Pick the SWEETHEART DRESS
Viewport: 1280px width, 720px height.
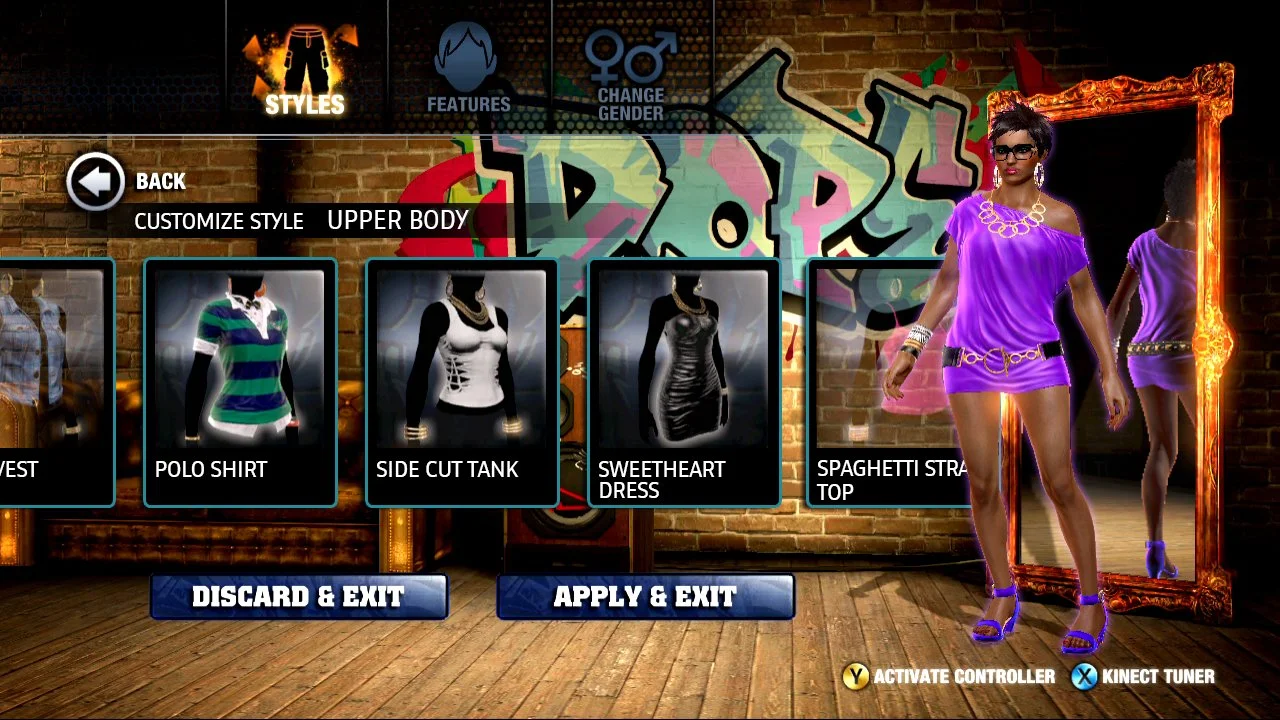pos(684,380)
